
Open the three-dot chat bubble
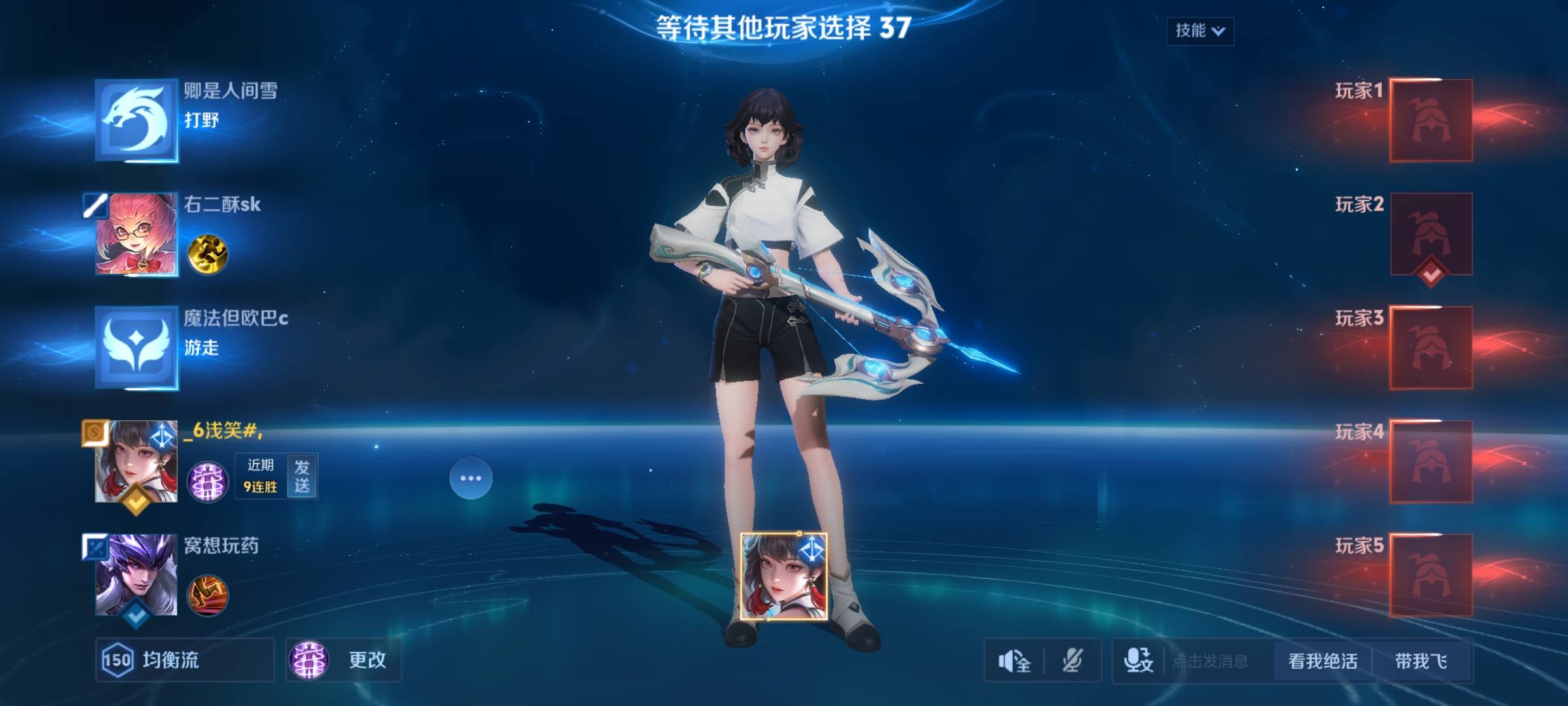coord(470,478)
